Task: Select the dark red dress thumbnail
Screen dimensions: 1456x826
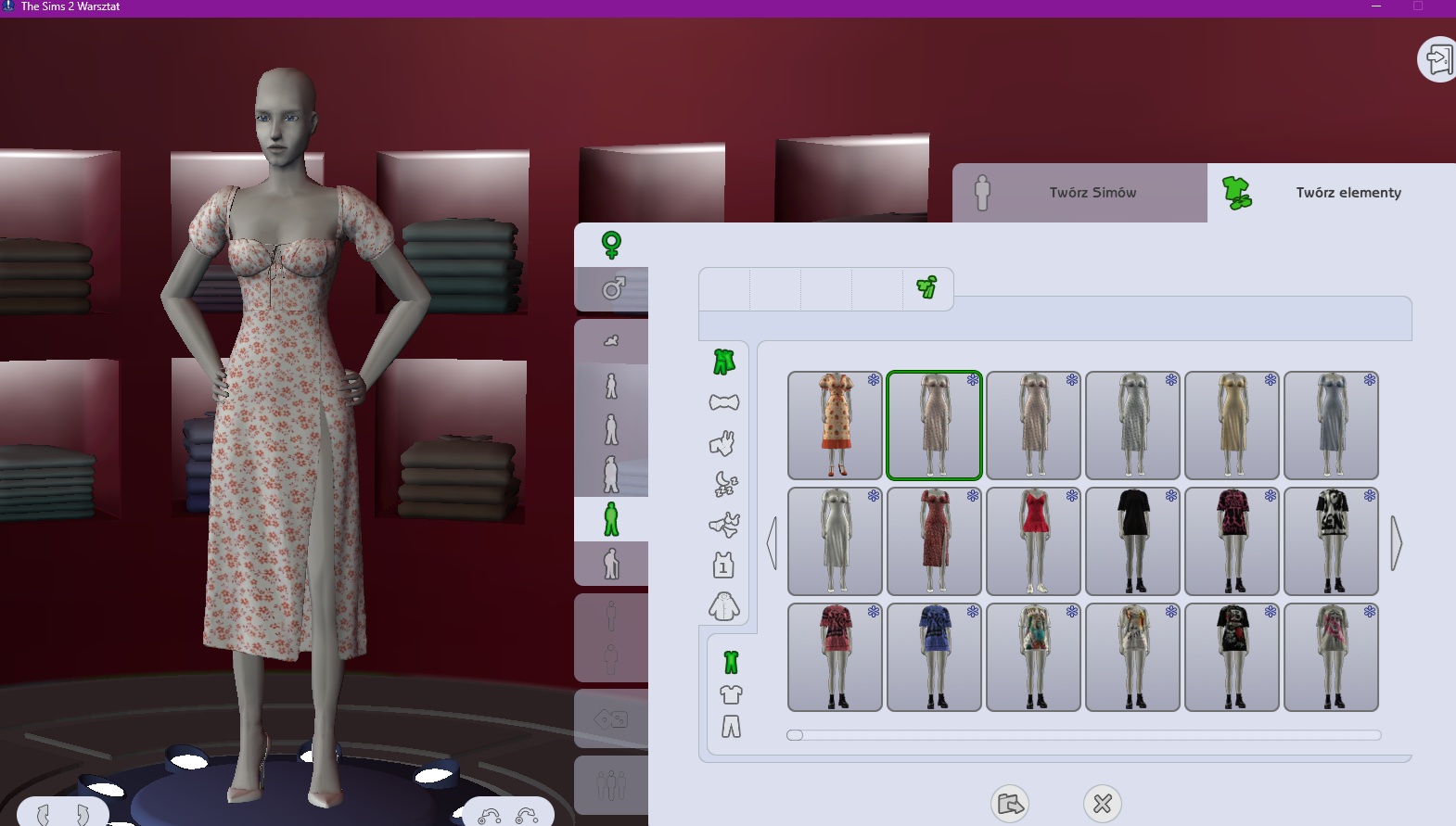Action: coord(934,541)
